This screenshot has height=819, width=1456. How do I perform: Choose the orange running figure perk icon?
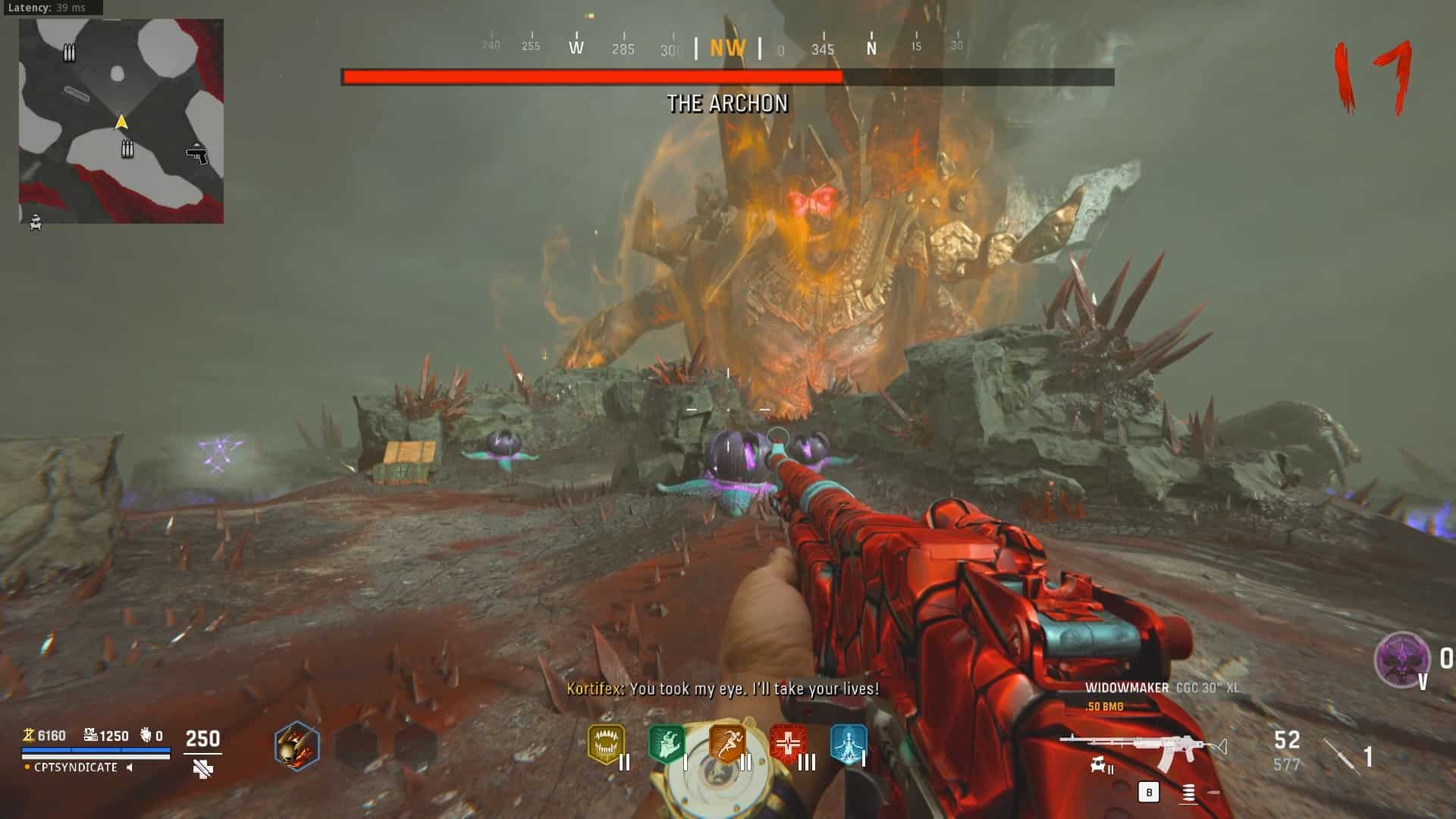click(726, 743)
